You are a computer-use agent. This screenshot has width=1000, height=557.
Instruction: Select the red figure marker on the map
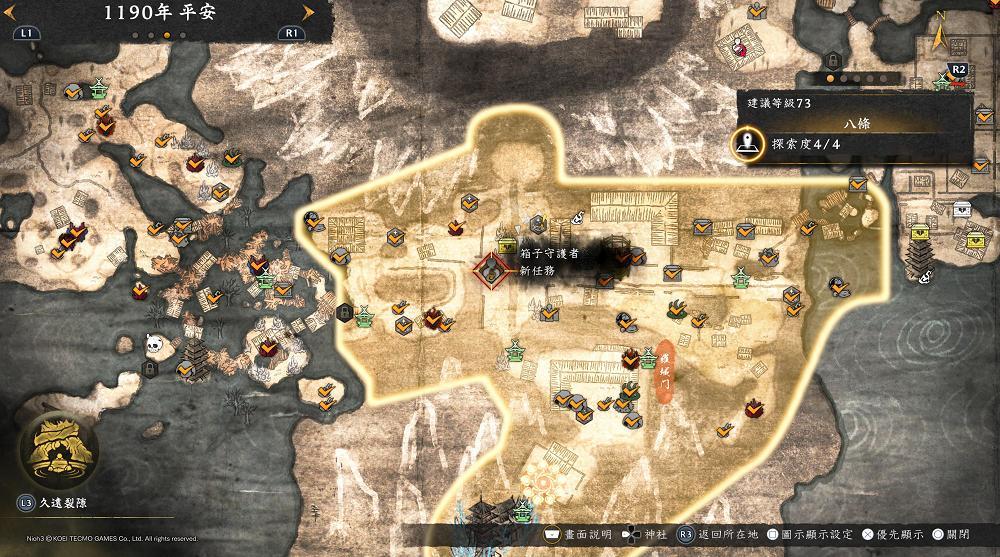point(739,45)
